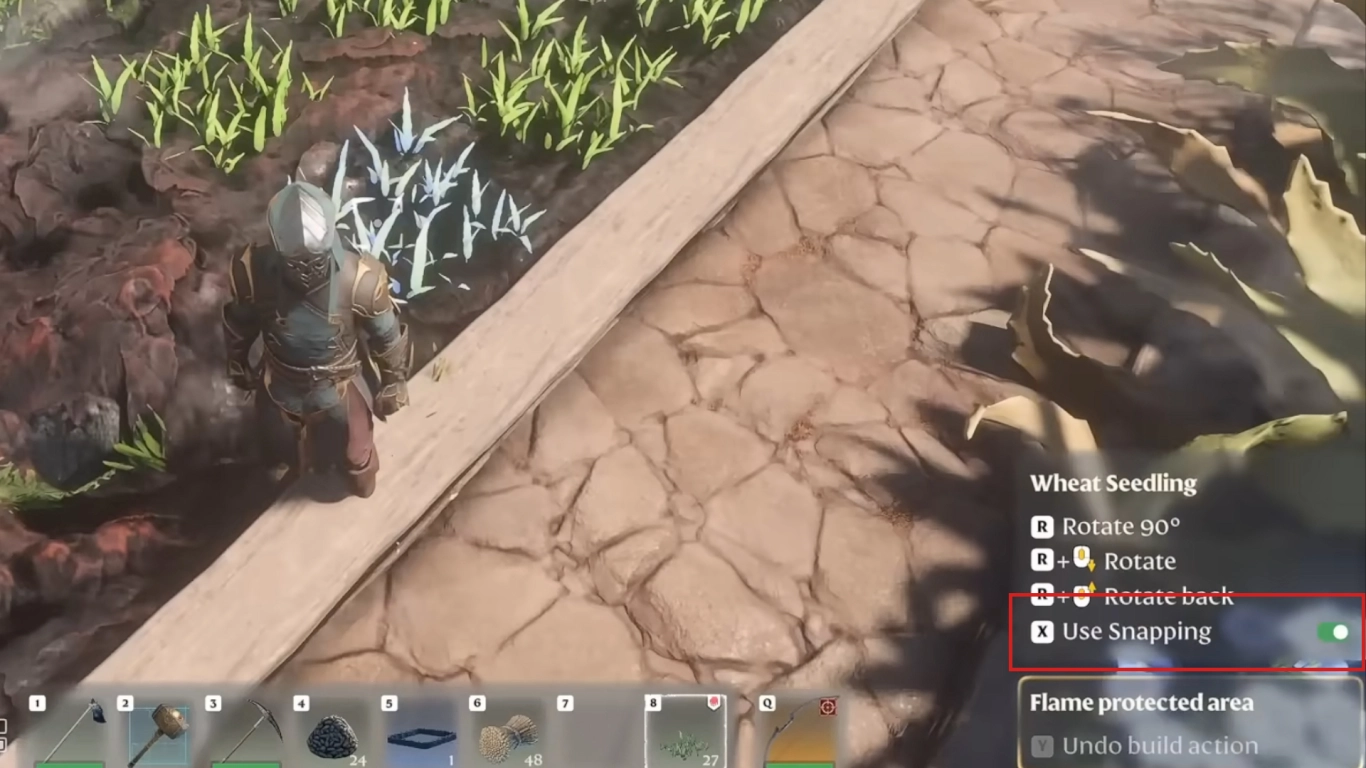Click the green durability bar under slot 1

[68, 763]
